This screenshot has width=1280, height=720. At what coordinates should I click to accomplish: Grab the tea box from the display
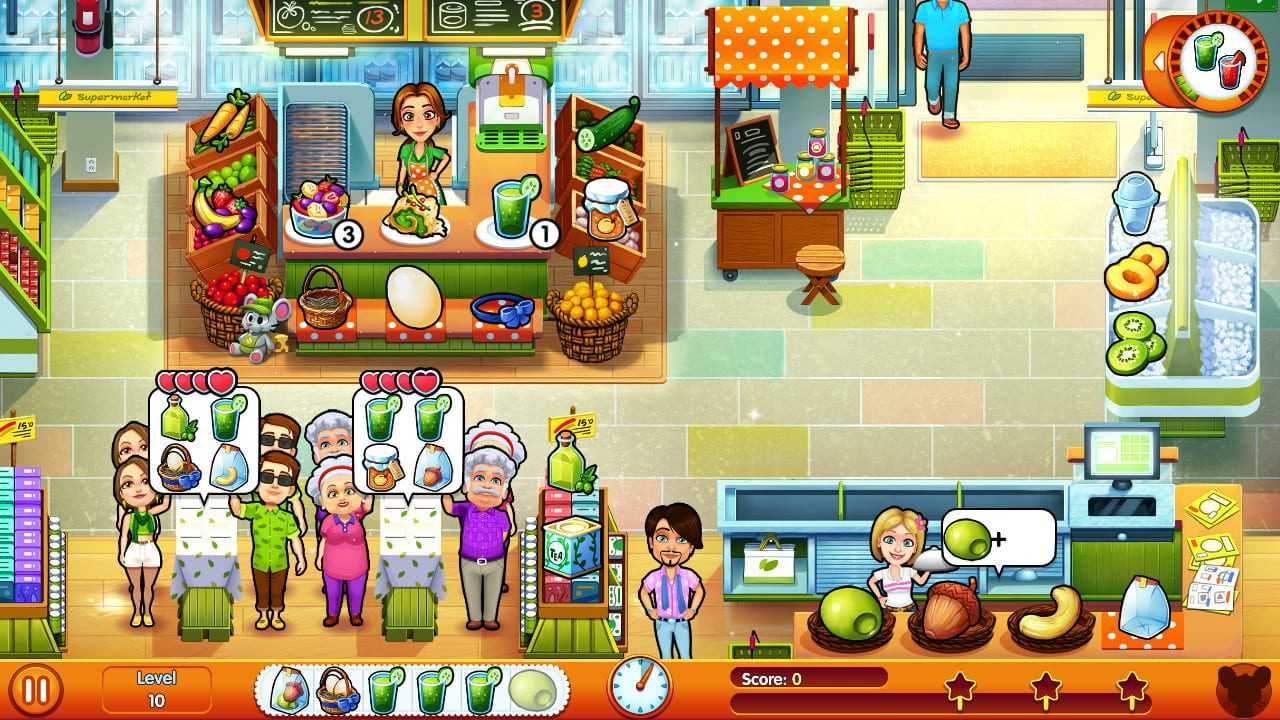pos(573,548)
